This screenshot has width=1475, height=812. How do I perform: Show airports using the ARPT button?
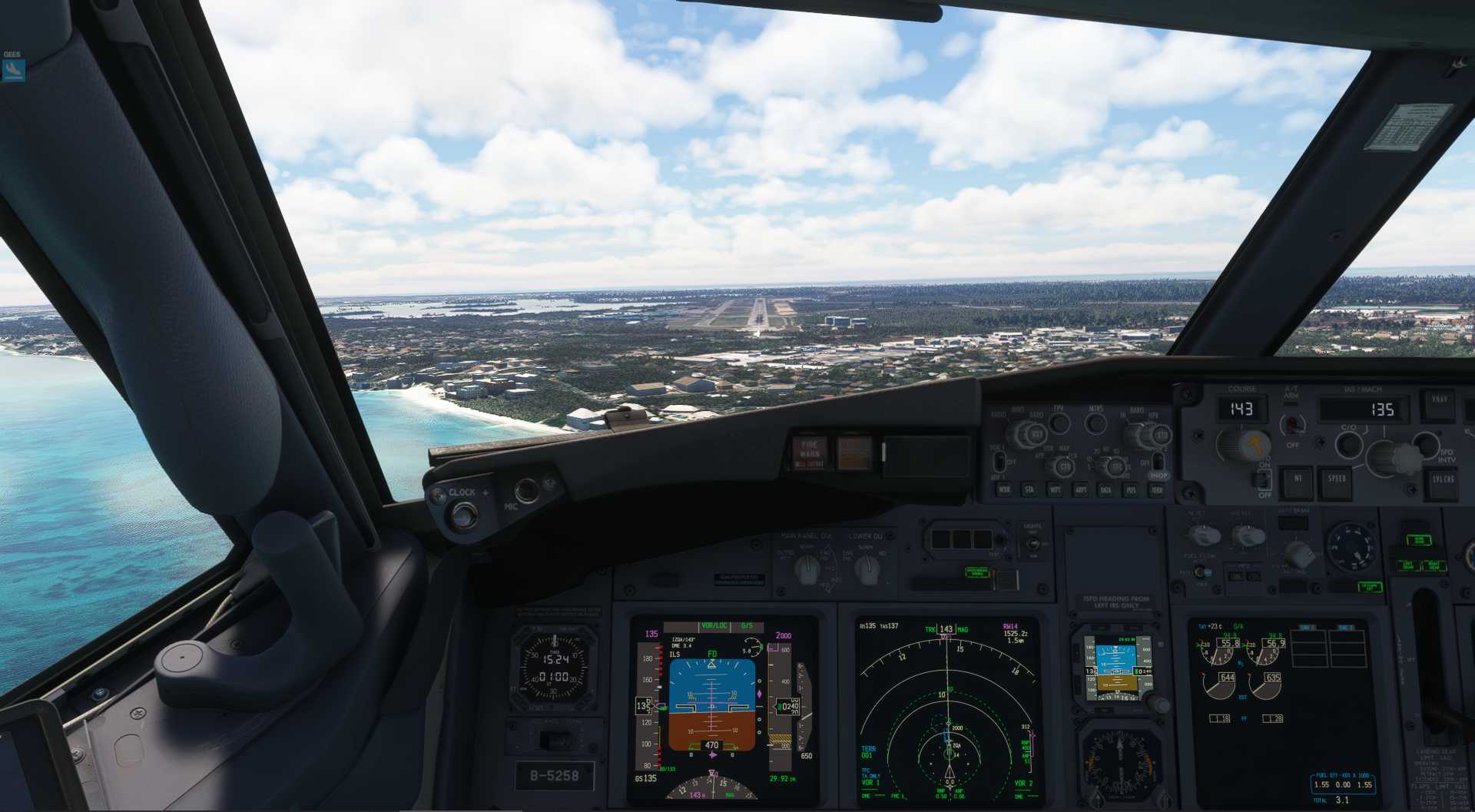coord(1080,489)
